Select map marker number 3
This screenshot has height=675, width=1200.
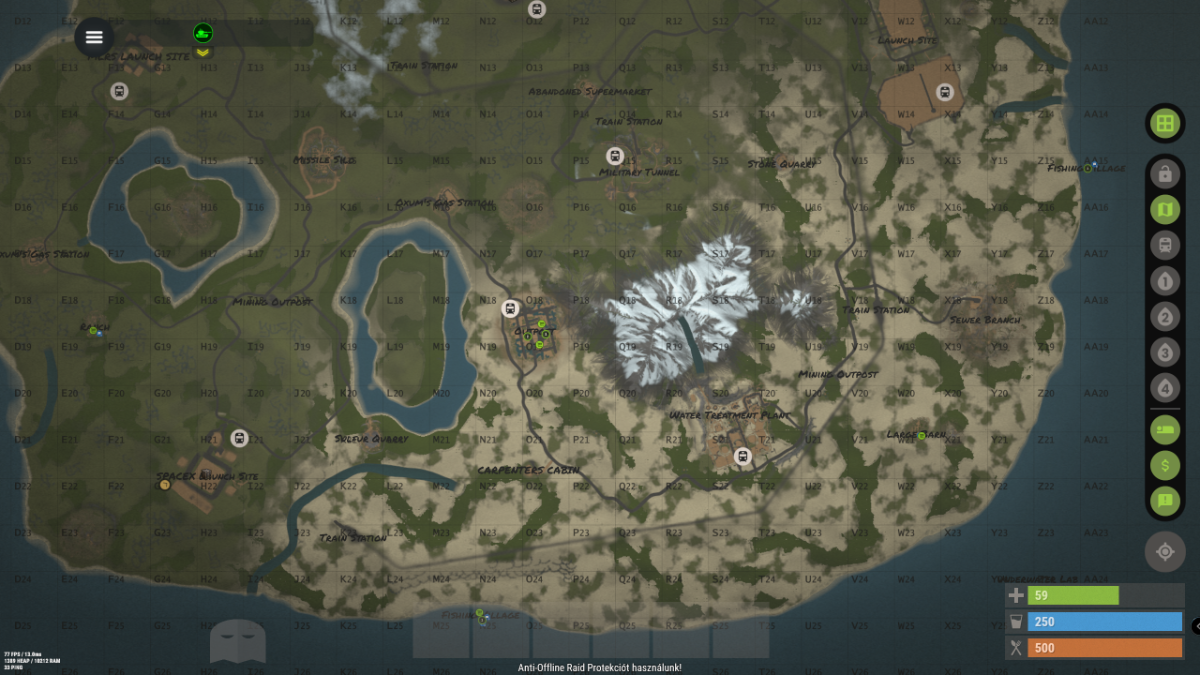click(1164, 352)
